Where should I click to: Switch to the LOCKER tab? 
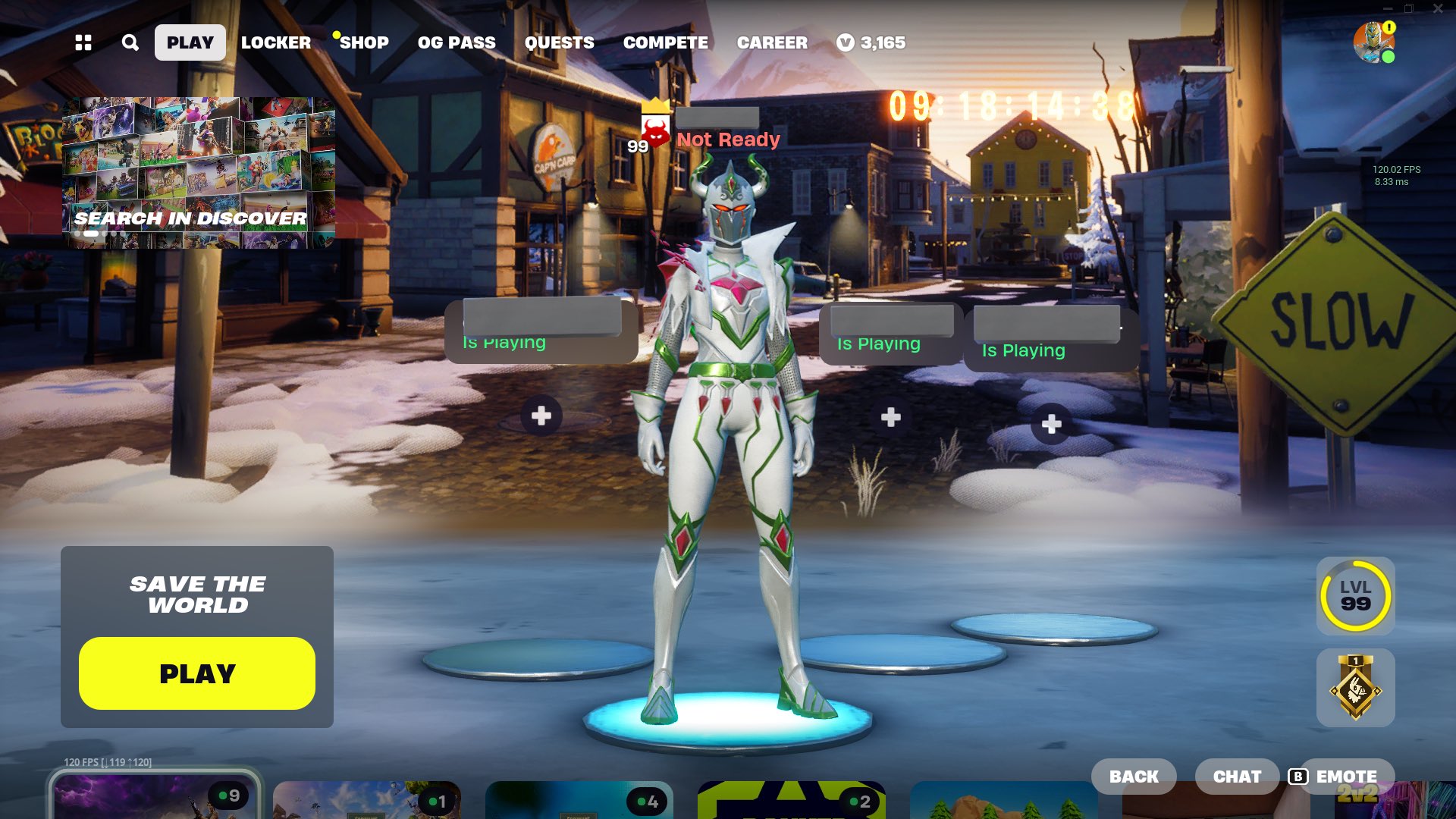pyautogui.click(x=275, y=42)
